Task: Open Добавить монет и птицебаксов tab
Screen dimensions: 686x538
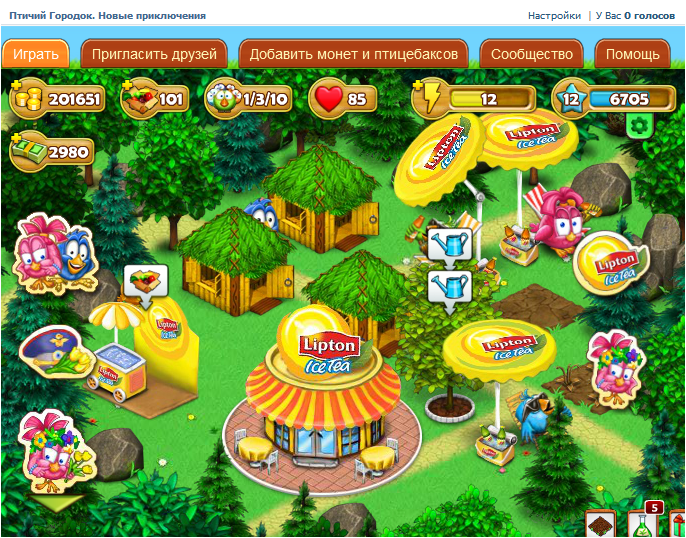Action: tap(354, 54)
